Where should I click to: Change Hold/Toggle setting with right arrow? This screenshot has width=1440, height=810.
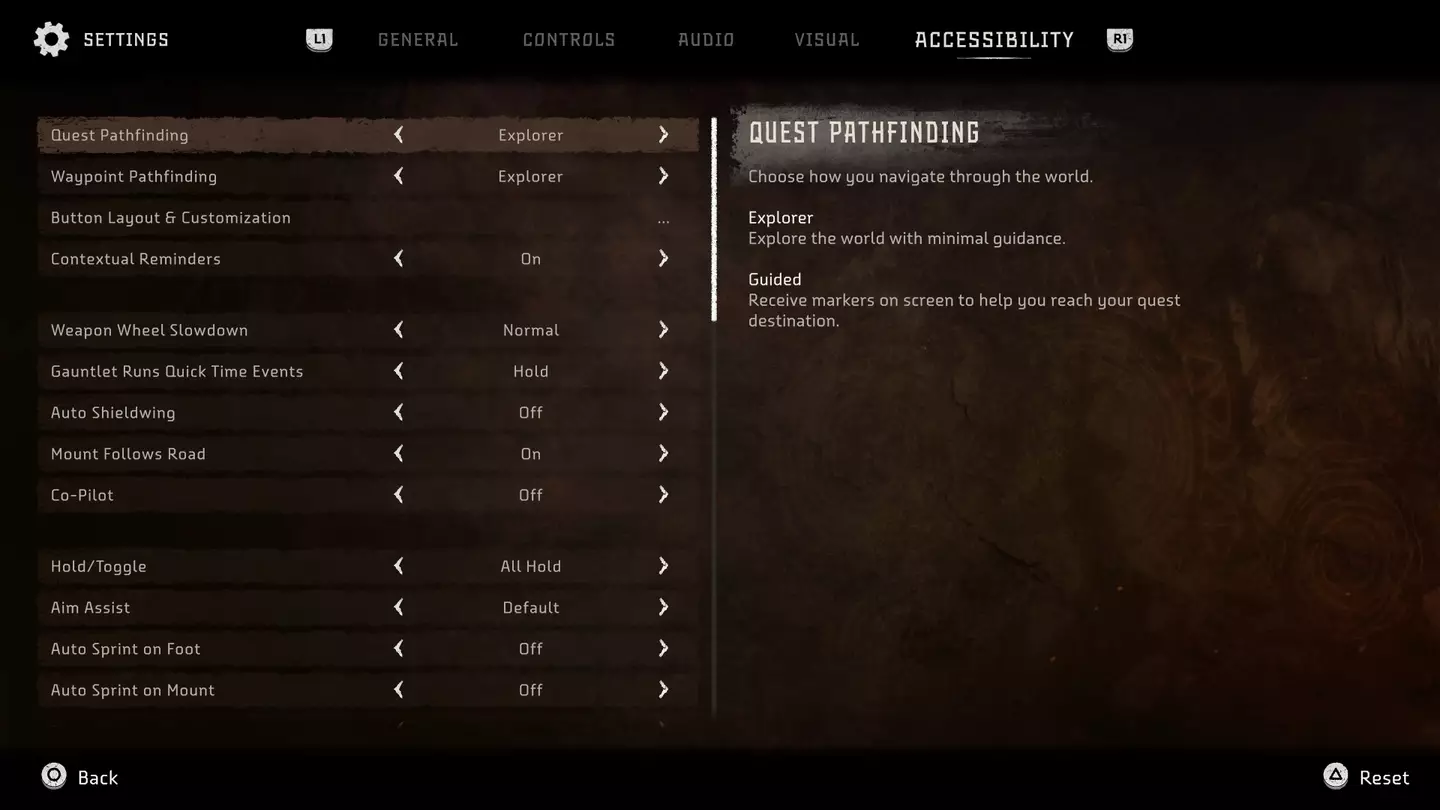(663, 566)
